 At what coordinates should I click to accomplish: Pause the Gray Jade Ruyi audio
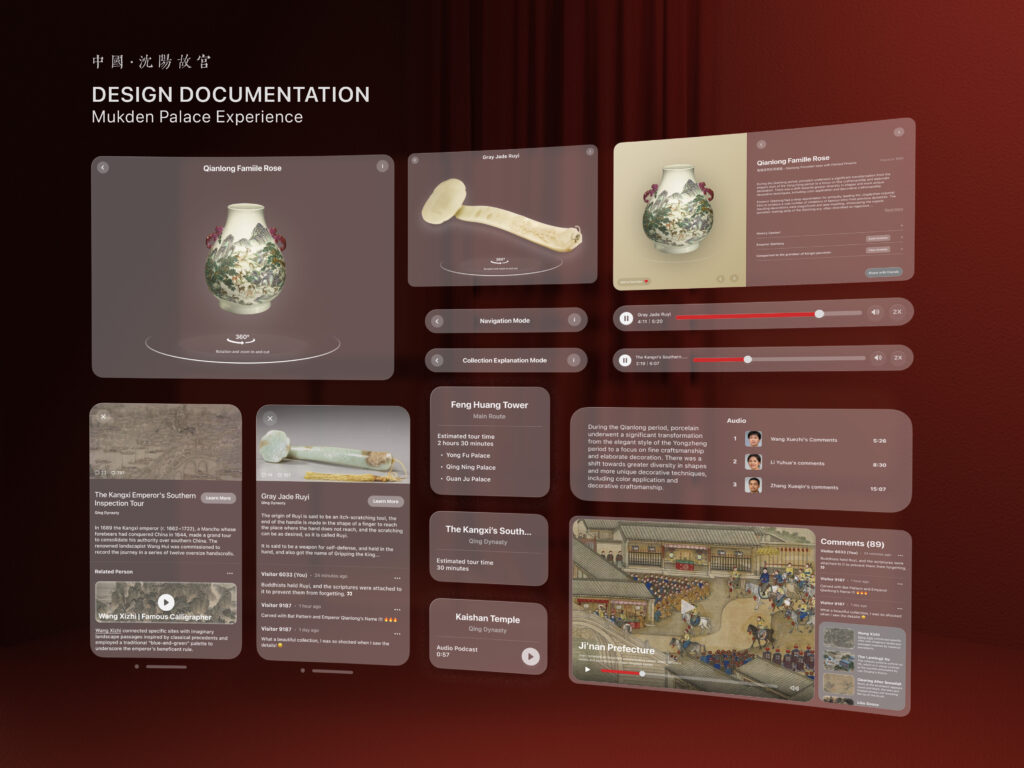coord(626,318)
